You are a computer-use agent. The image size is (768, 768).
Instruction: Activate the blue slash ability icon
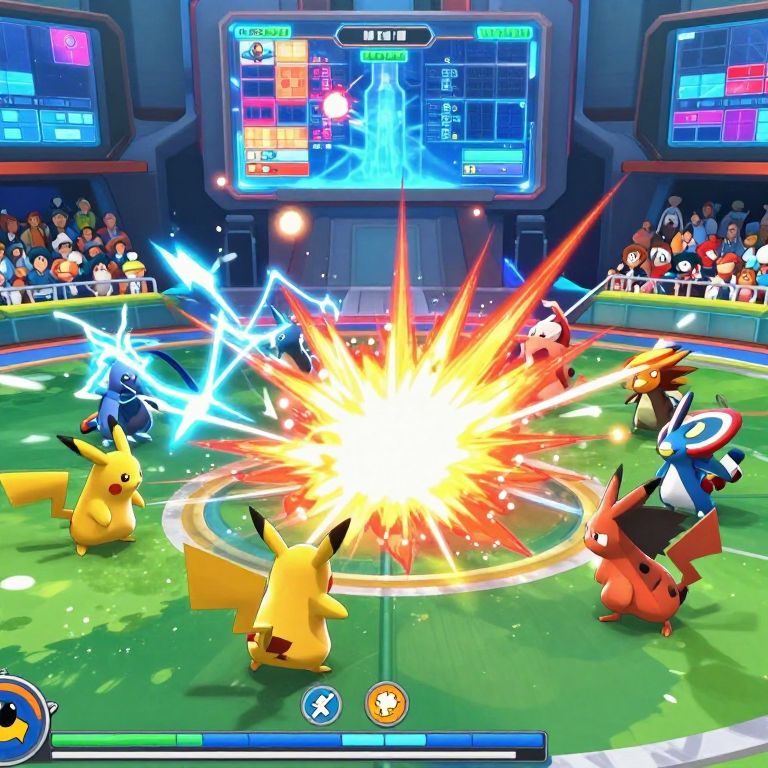click(x=321, y=704)
